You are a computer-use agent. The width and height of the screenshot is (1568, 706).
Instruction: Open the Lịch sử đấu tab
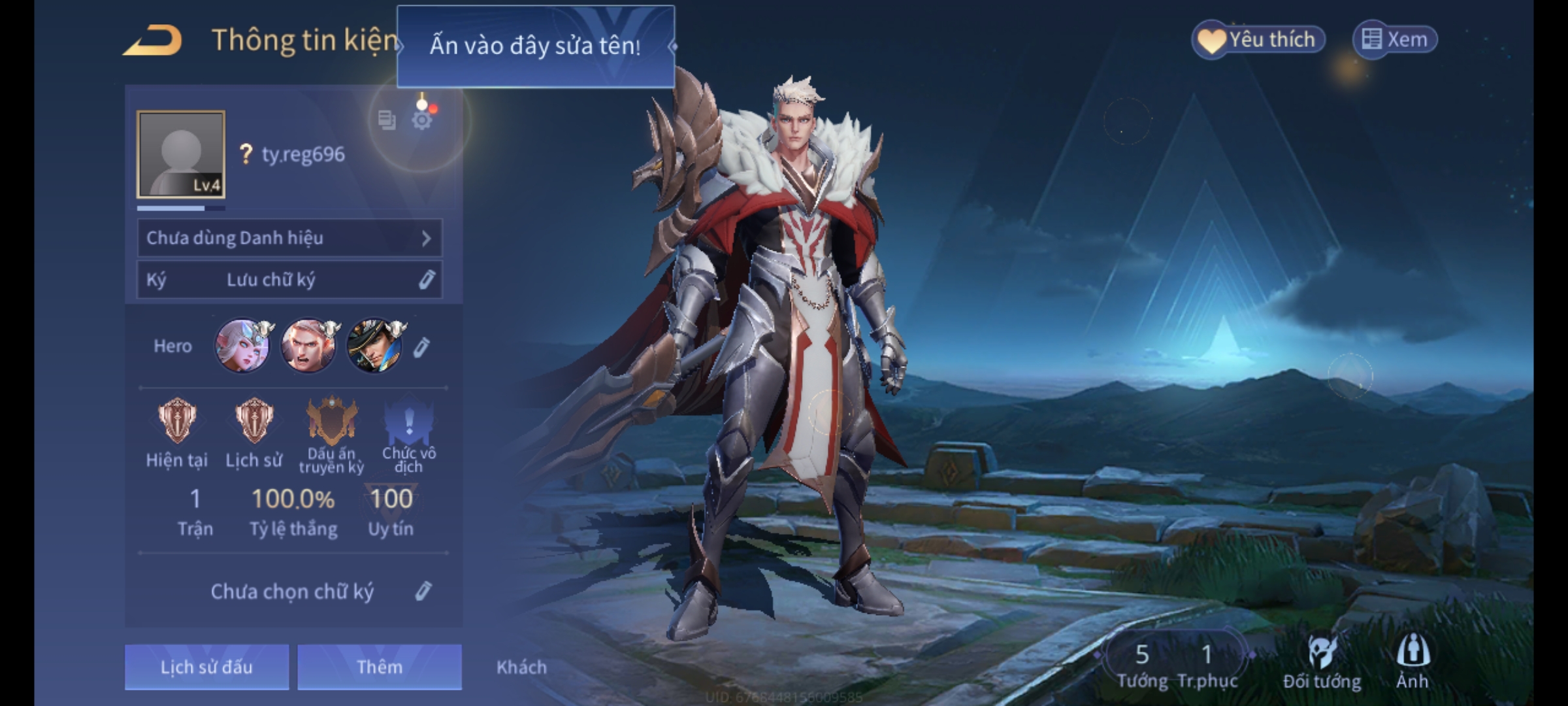pyautogui.click(x=206, y=667)
